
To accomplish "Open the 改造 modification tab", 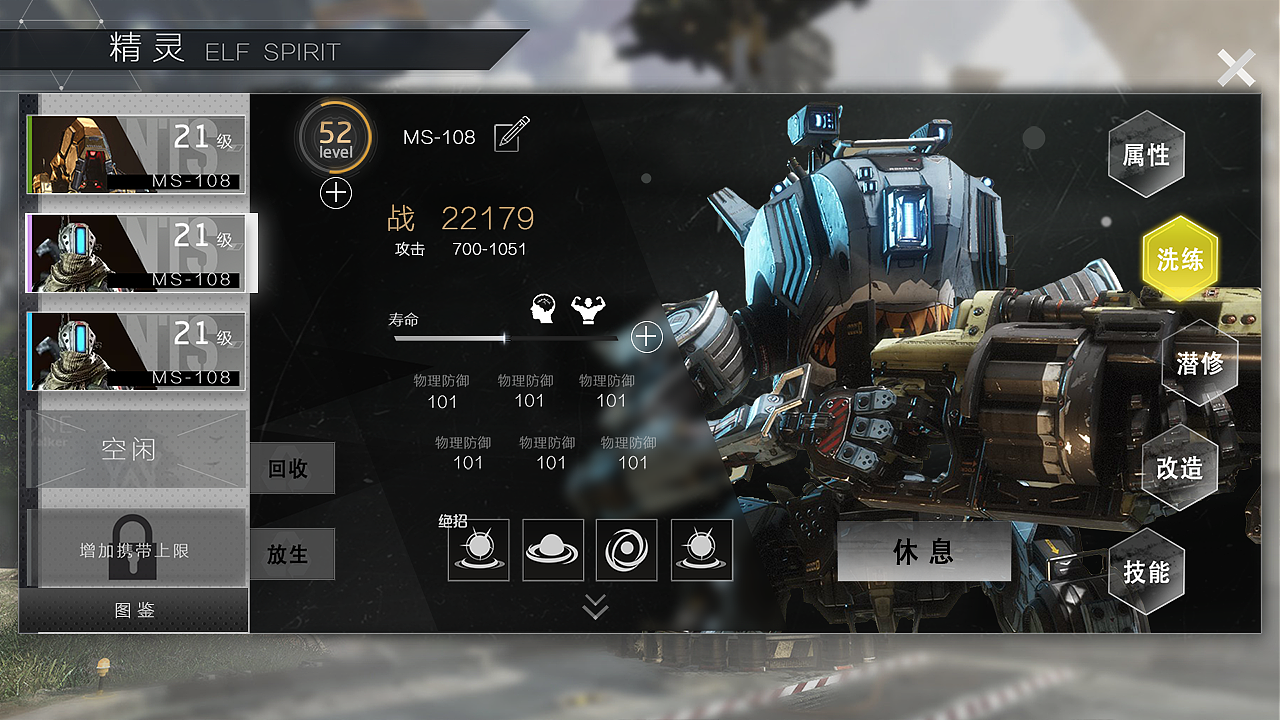I will 1179,468.
